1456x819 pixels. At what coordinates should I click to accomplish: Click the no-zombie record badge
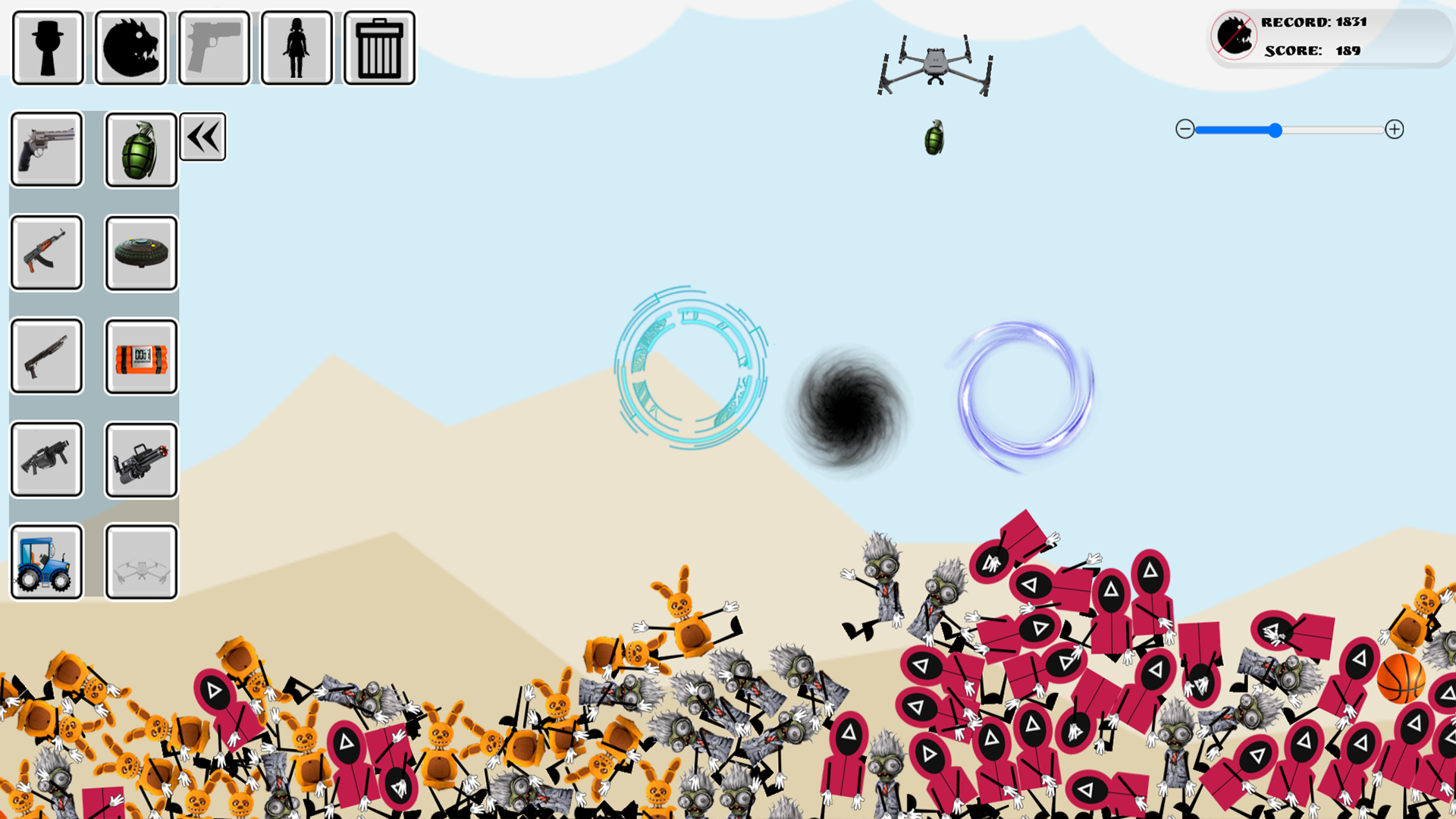(1233, 36)
